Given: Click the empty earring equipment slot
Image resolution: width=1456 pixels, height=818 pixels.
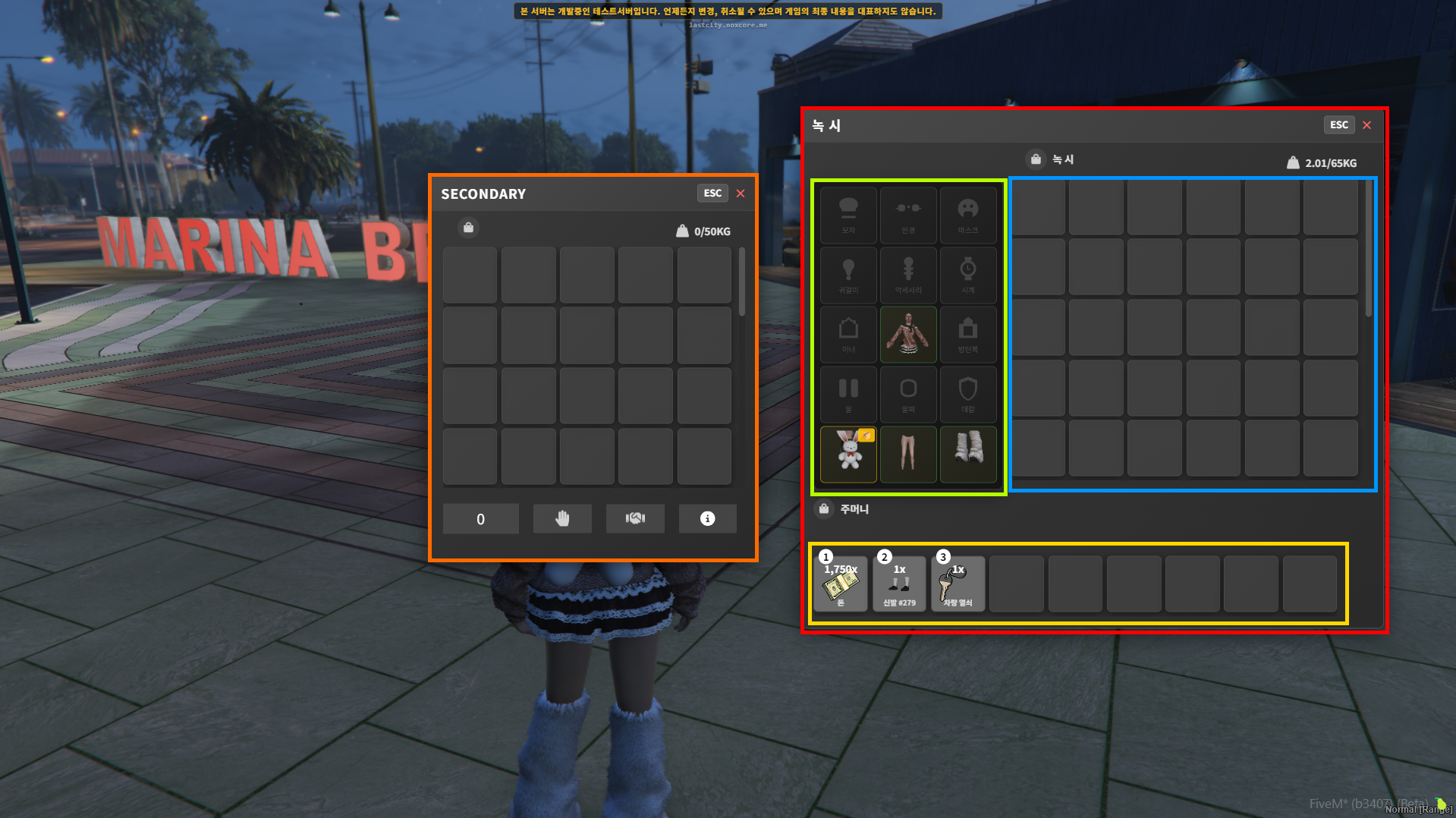Looking at the screenshot, I should tap(849, 275).
